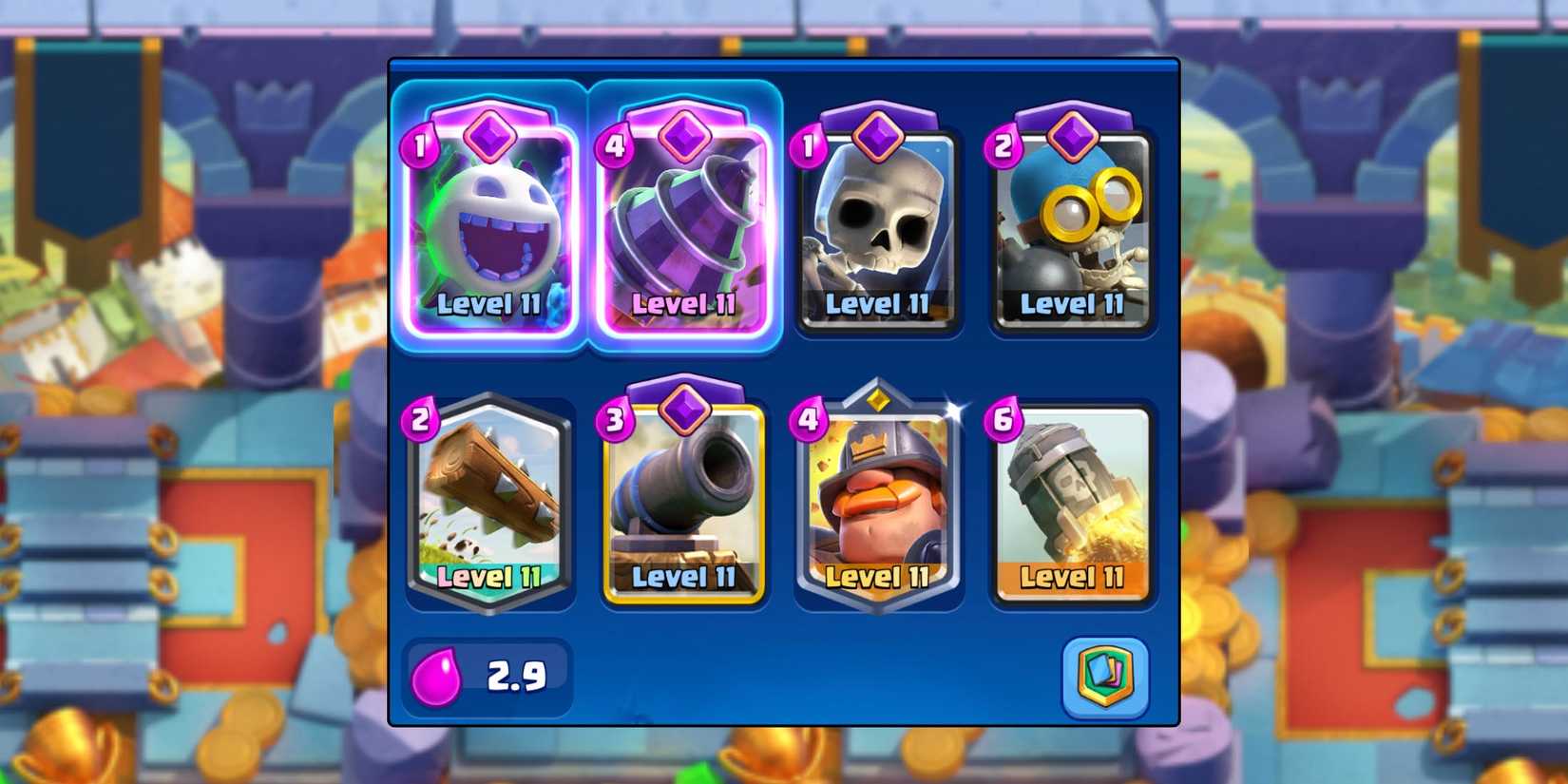Select the Cannon card
The image size is (1568, 784).
[684, 499]
